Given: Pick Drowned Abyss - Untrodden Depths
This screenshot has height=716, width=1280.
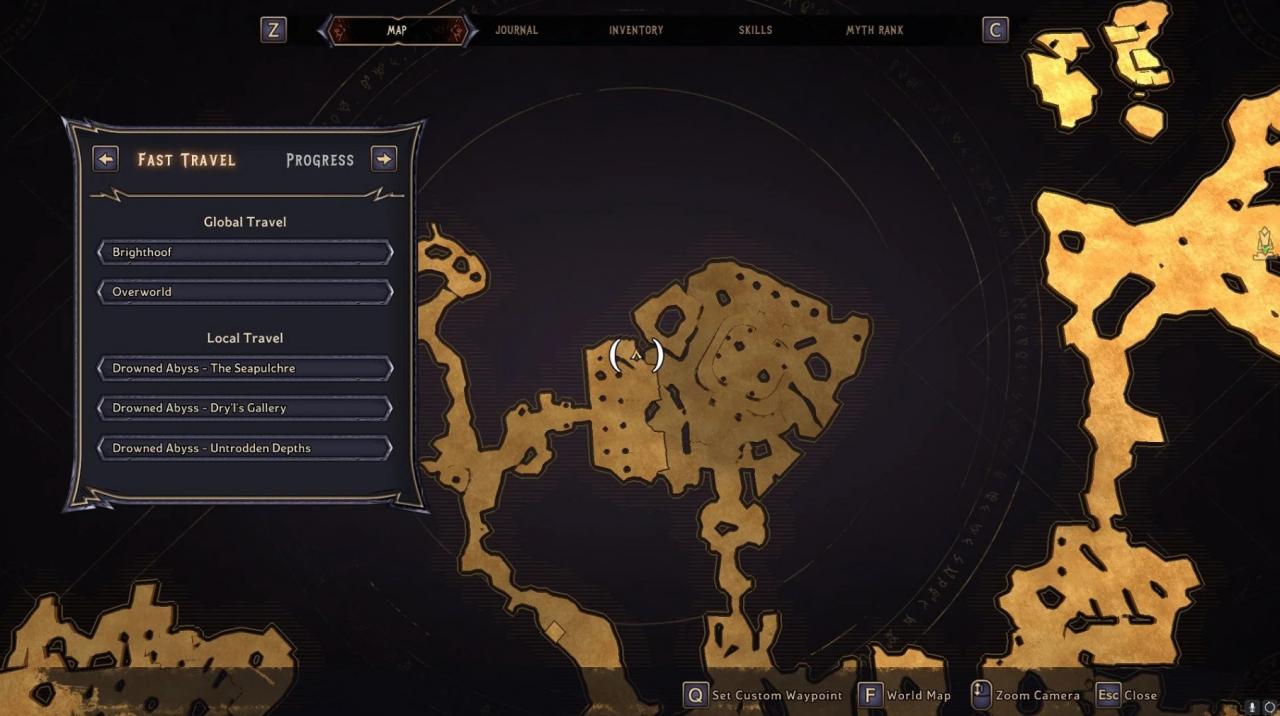Looking at the screenshot, I should tap(245, 448).
